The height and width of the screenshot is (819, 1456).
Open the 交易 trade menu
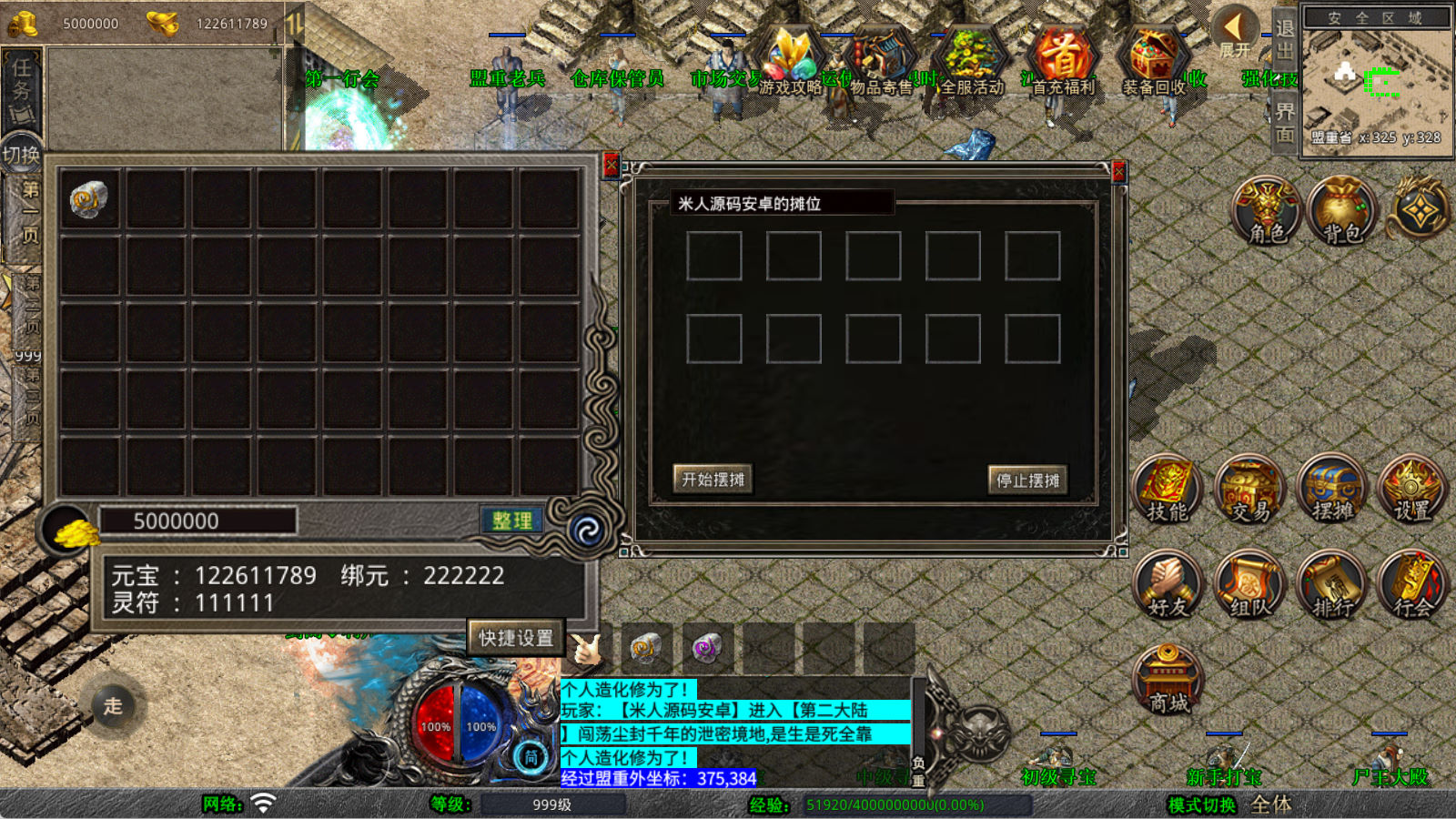pyautogui.click(x=1249, y=490)
